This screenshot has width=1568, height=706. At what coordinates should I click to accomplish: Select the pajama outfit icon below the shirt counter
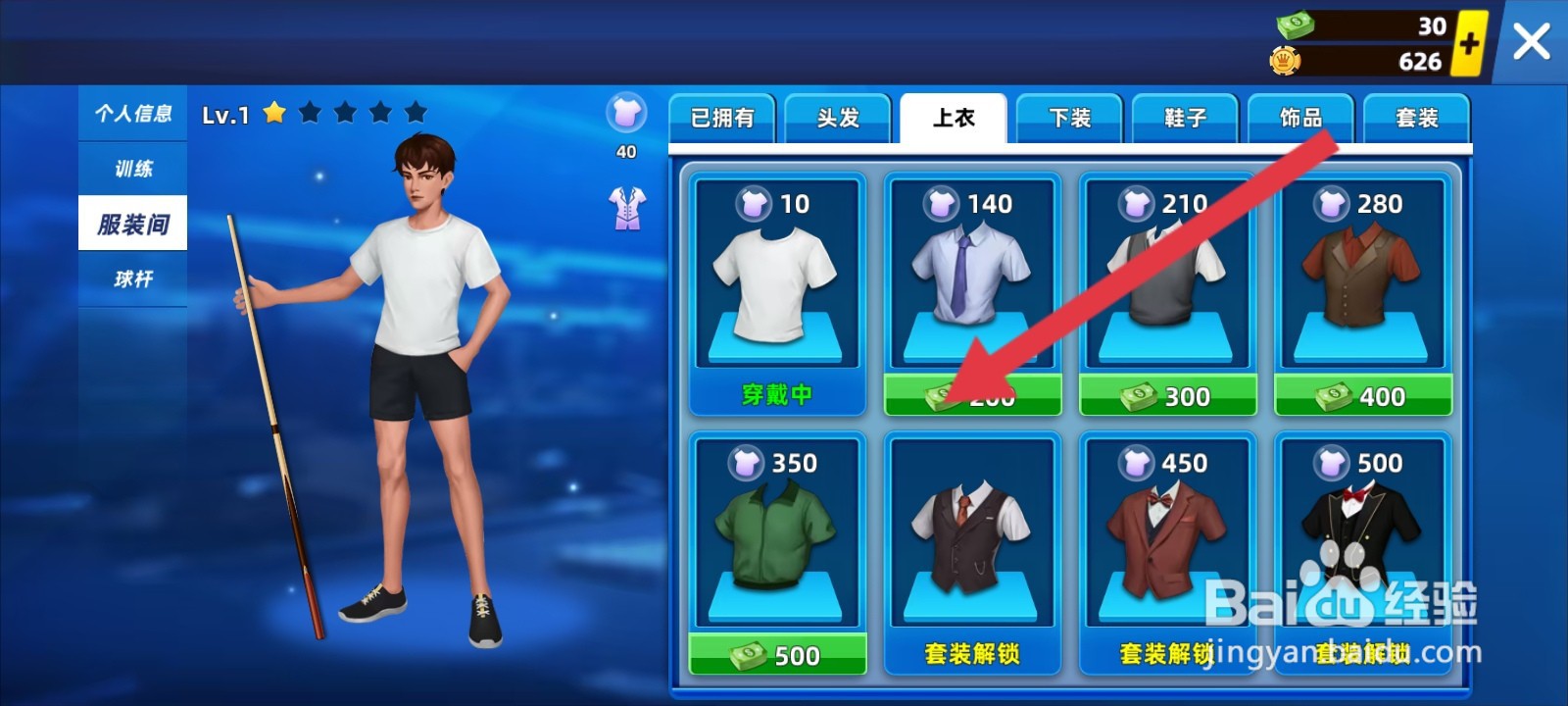625,207
